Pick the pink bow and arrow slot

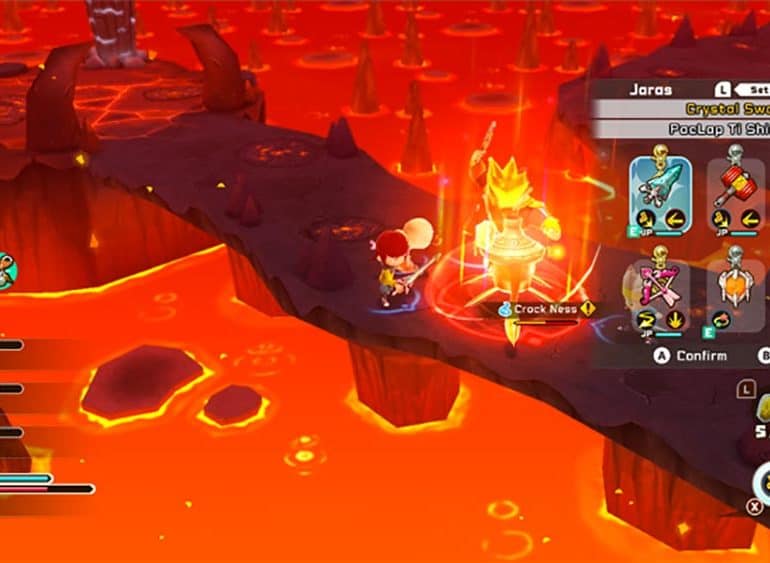[657, 295]
